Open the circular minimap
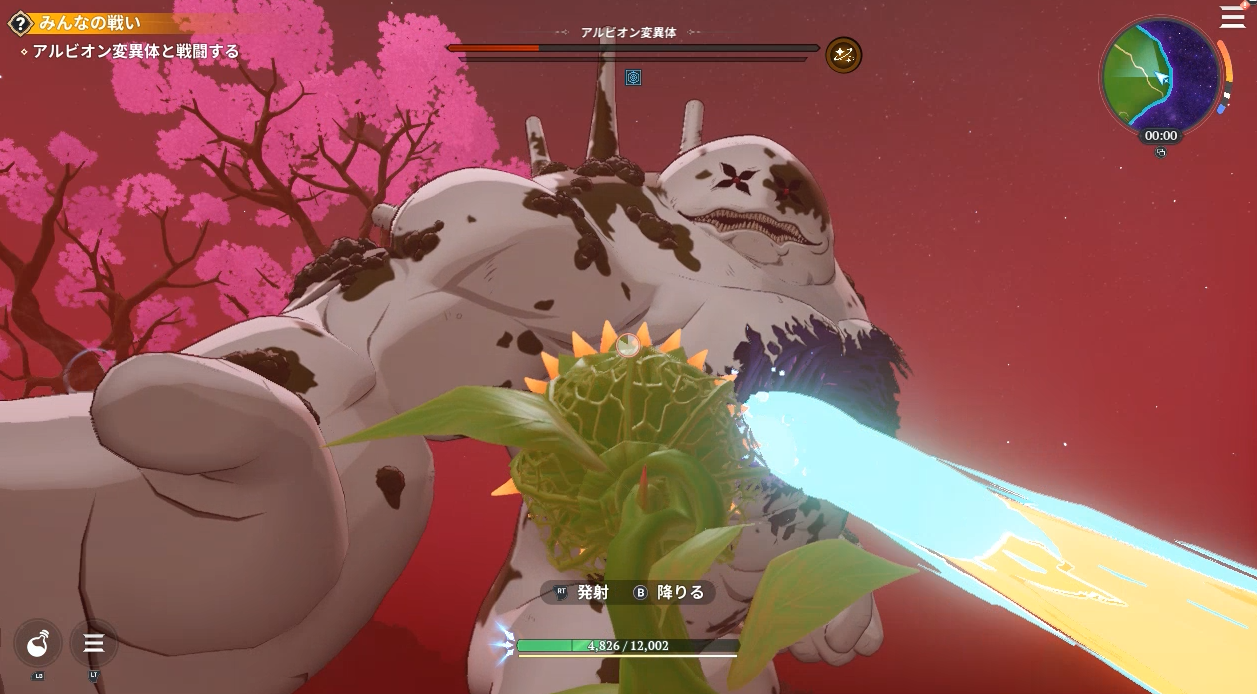This screenshot has height=694, width=1257. [x=1160, y=76]
